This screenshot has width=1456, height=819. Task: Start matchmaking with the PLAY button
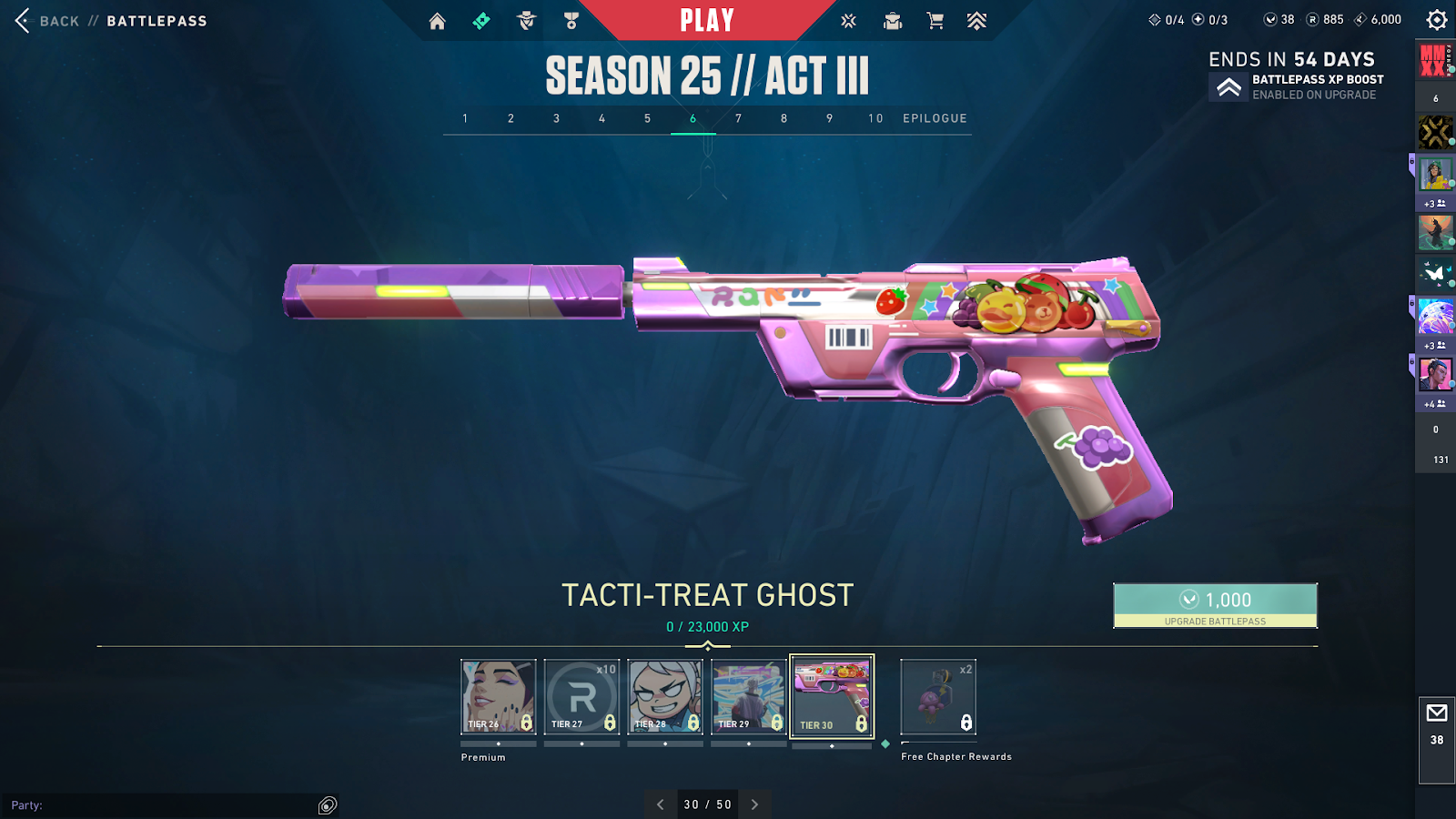click(707, 21)
